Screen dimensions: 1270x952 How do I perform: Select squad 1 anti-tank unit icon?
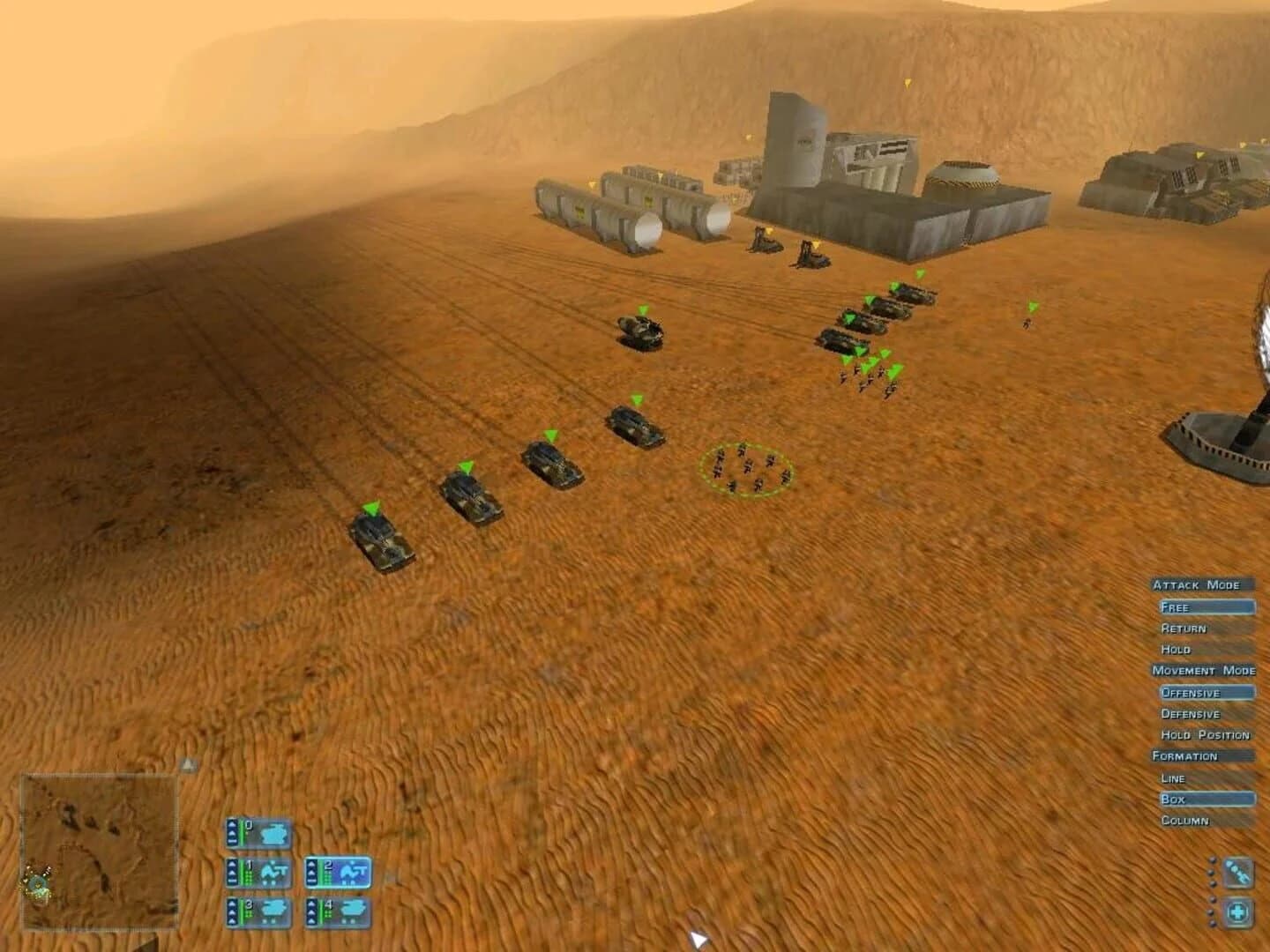(273, 872)
